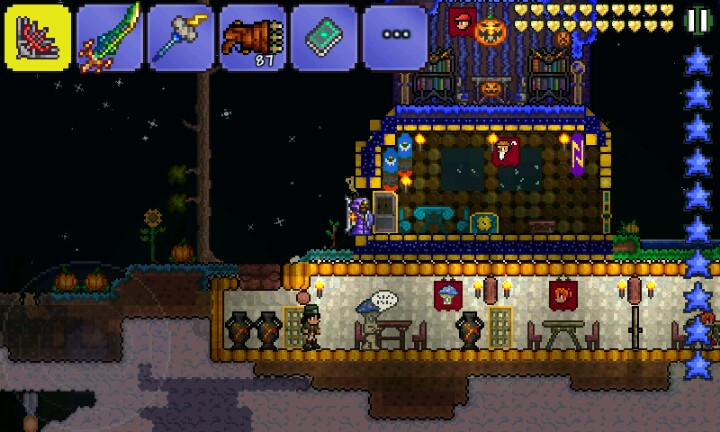Viewport: 720px width, 432px height.
Task: Select the red winged boots hotbar slot
Action: (38, 37)
